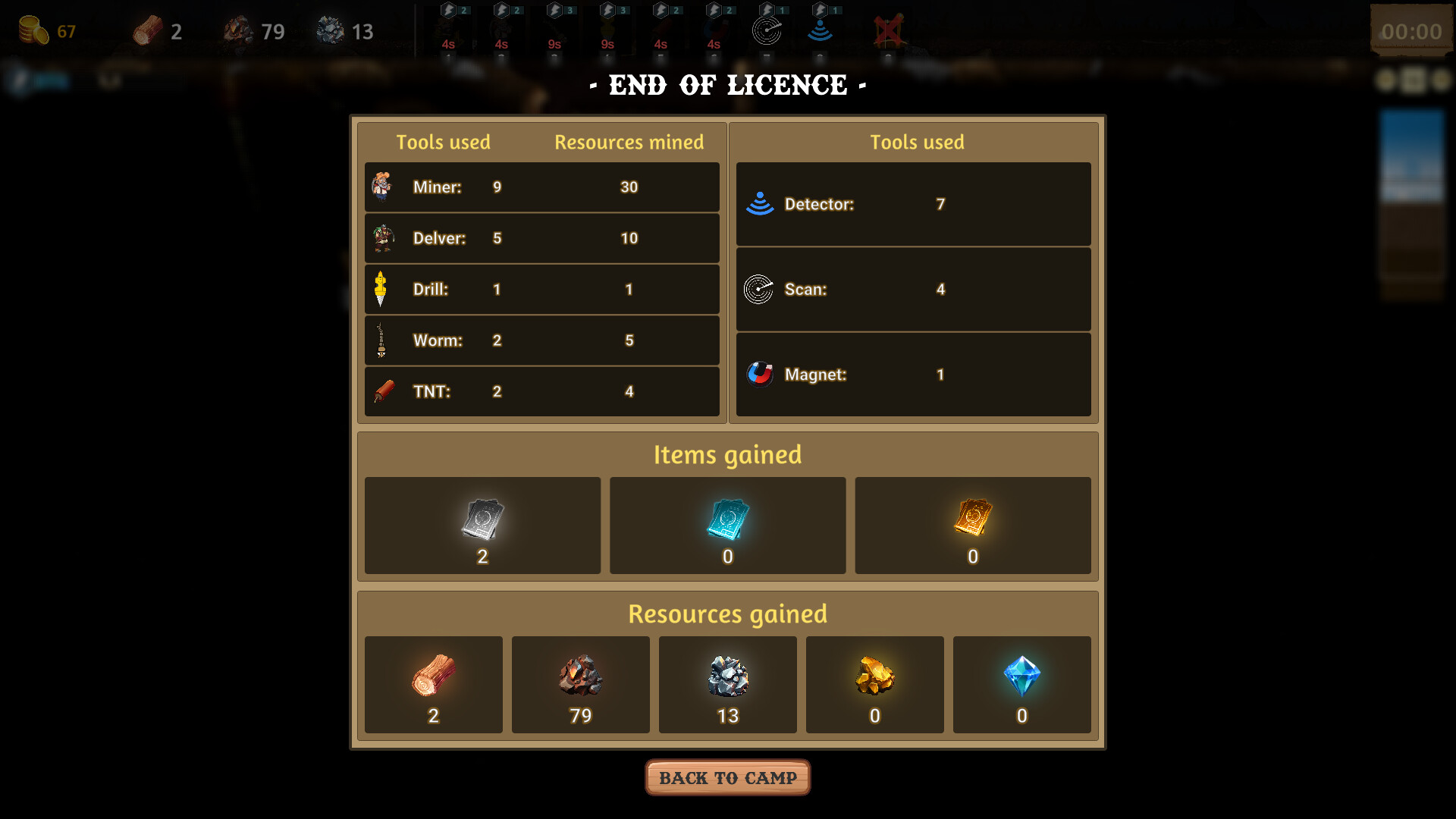Image resolution: width=1456 pixels, height=819 pixels.
Task: Select the Magnet icon
Action: coord(761,375)
